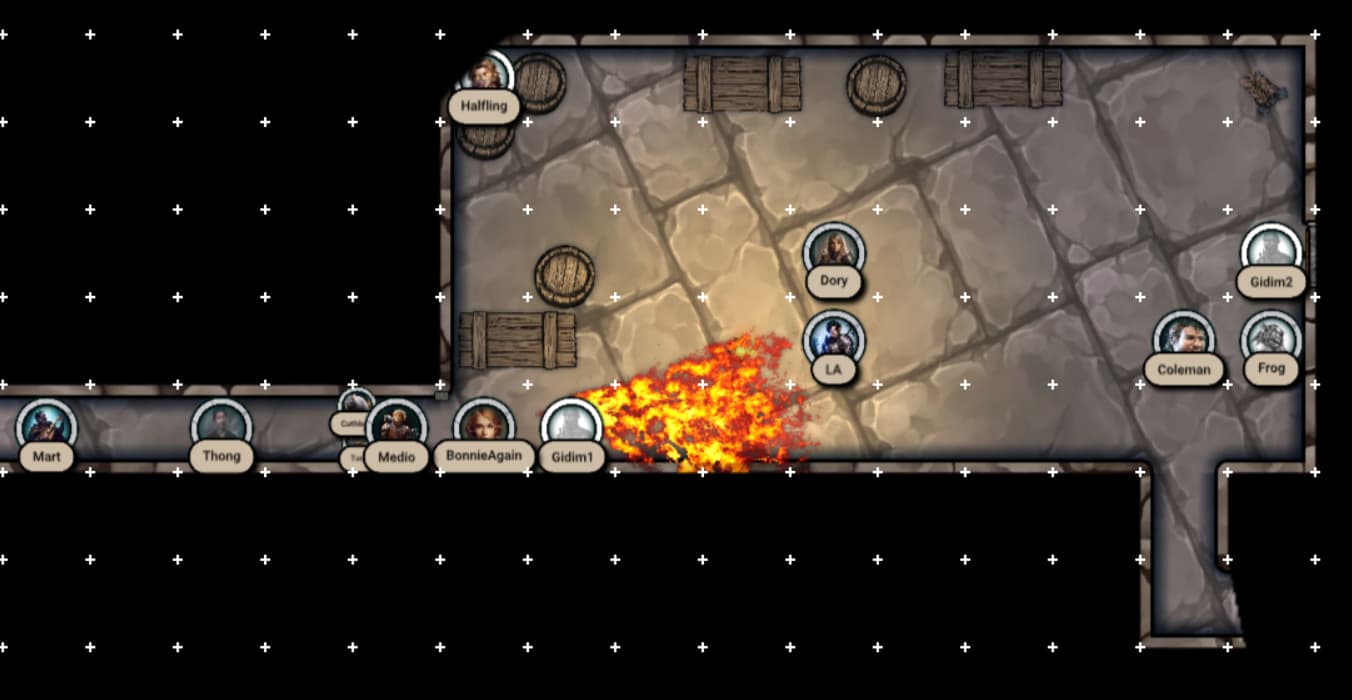Image resolution: width=1352 pixels, height=700 pixels.
Task: Select the Mart token
Action: 46,427
